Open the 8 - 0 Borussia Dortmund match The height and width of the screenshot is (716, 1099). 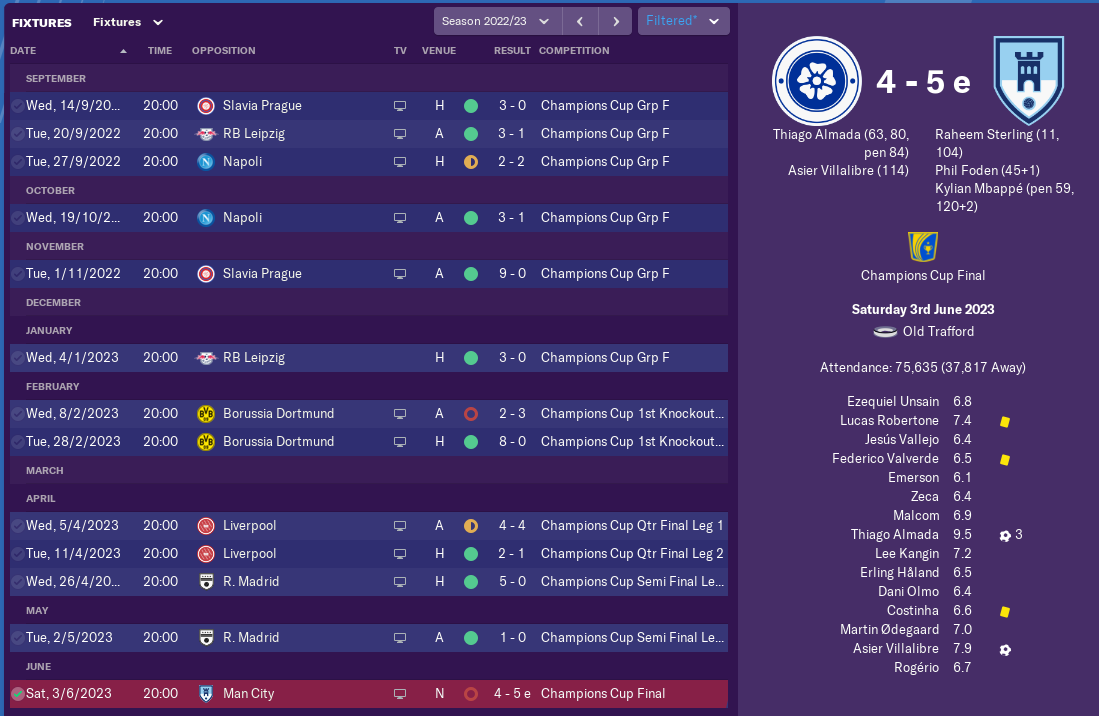tap(368, 441)
